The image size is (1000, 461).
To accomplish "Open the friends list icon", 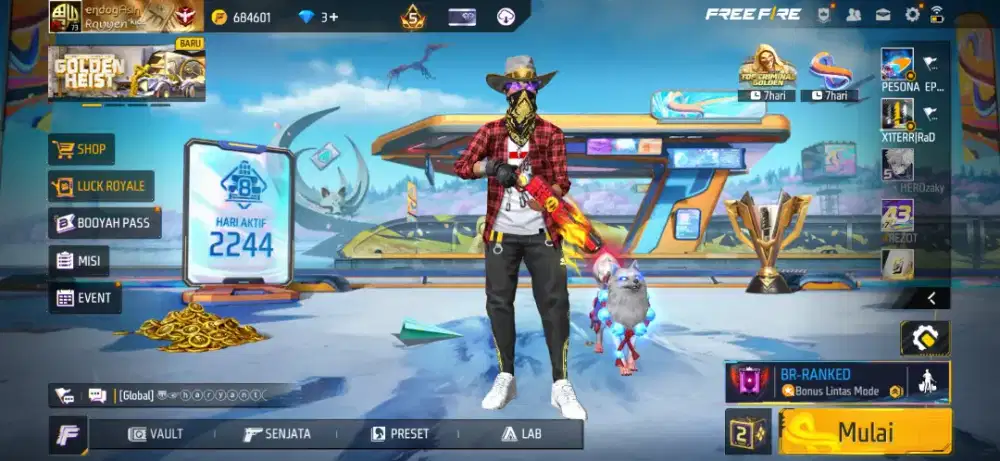I will (x=853, y=14).
